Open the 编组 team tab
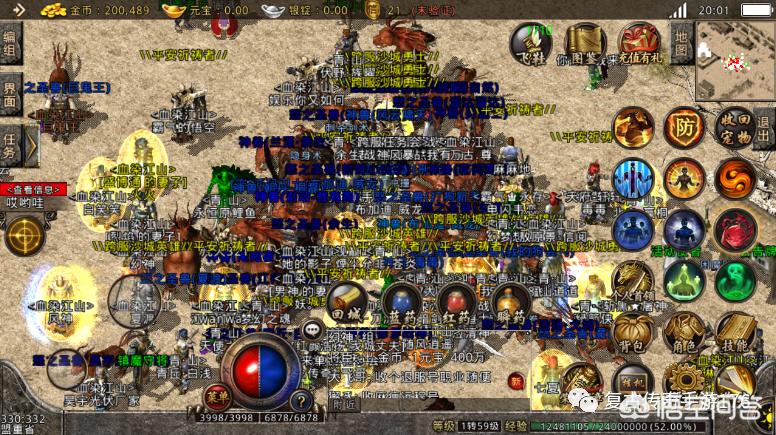 10,46
